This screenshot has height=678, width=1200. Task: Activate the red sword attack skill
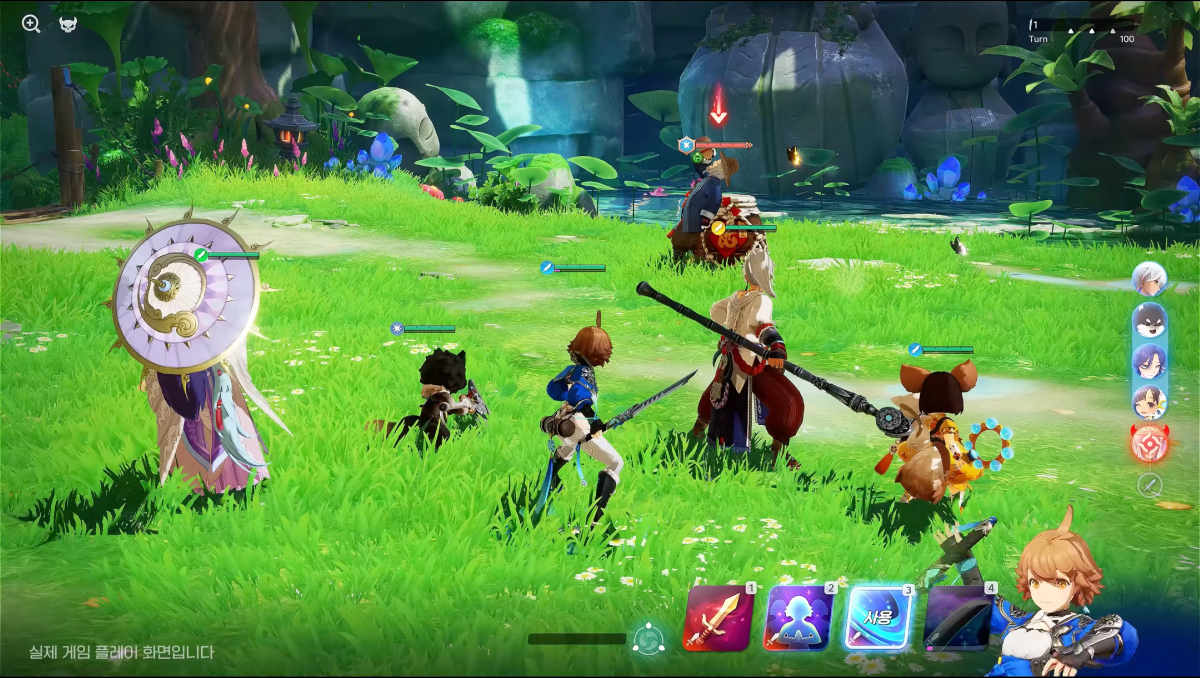tap(718, 619)
